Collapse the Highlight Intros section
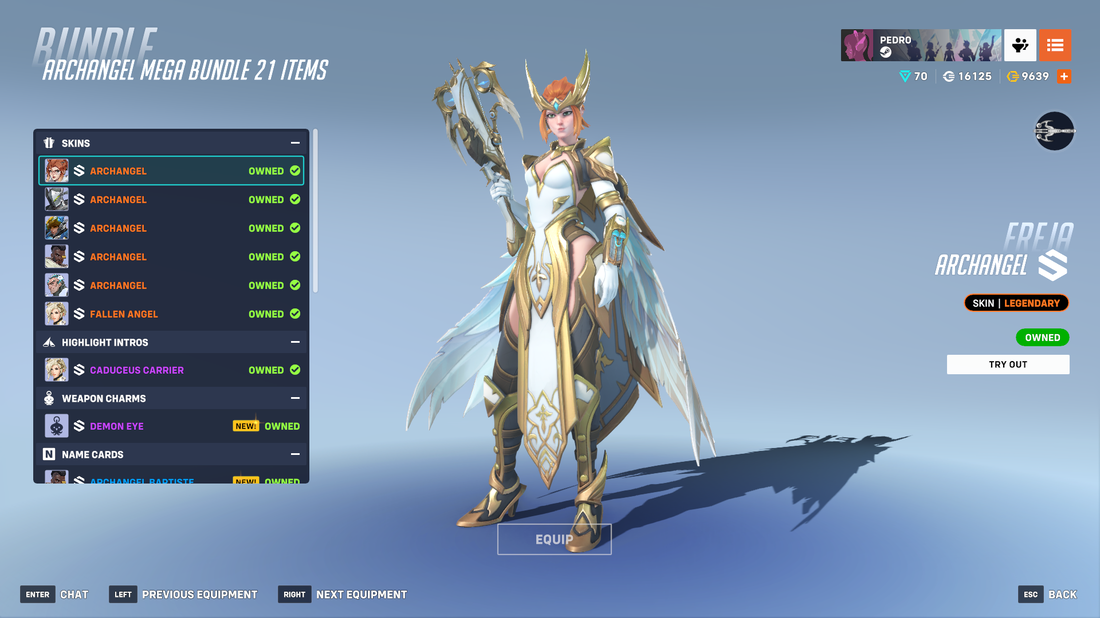The image size is (1100, 618). [295, 342]
